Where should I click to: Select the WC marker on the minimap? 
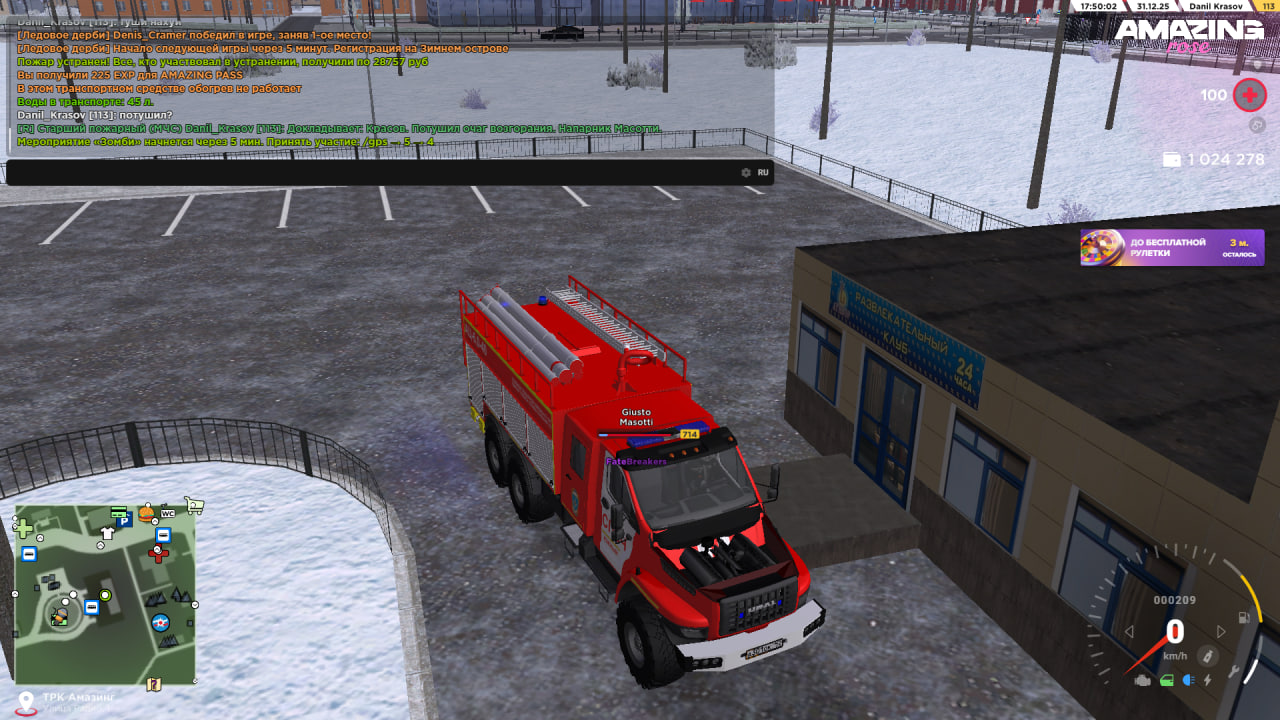tap(168, 512)
